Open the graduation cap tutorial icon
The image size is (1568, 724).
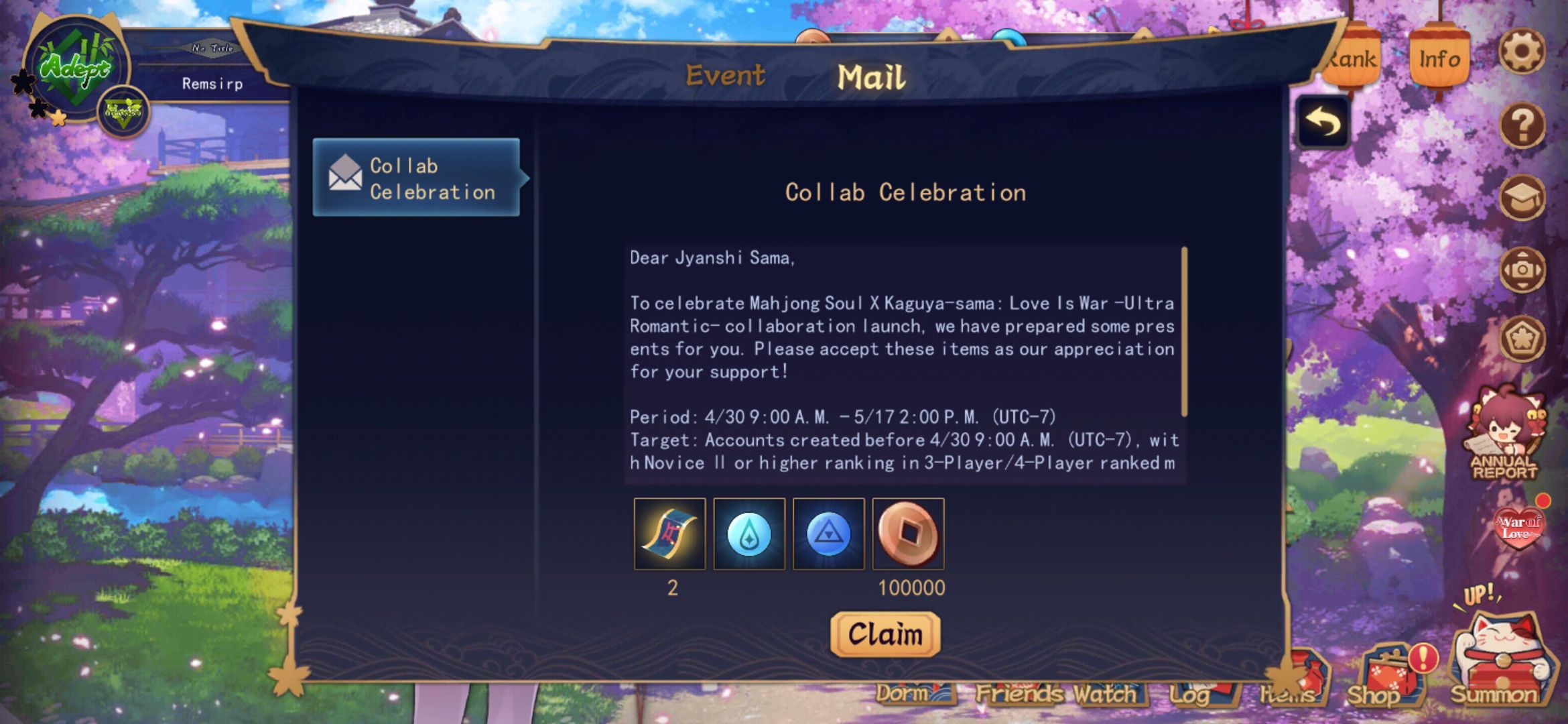click(1521, 198)
